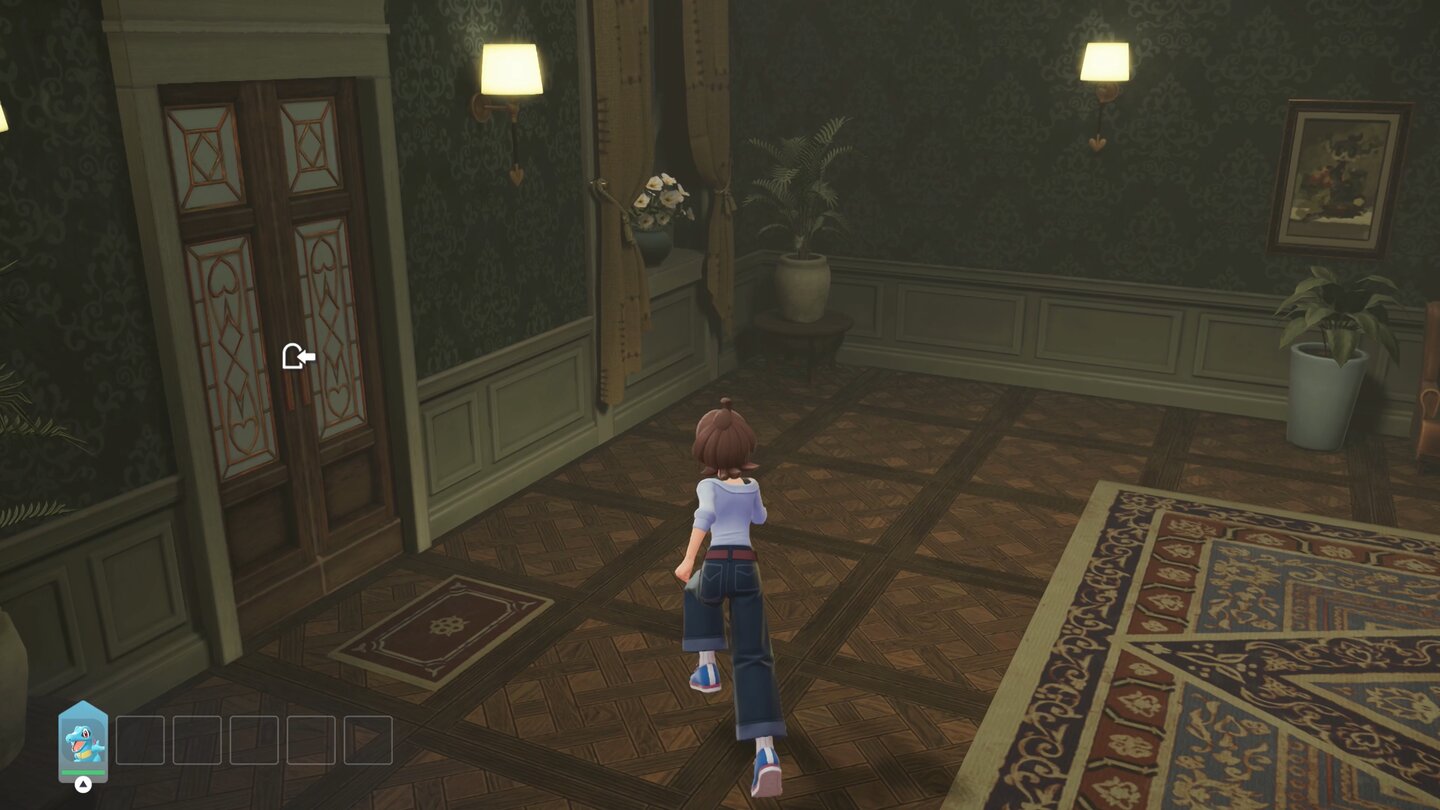Click the second empty party slot
1440x810 pixels.
(198, 740)
